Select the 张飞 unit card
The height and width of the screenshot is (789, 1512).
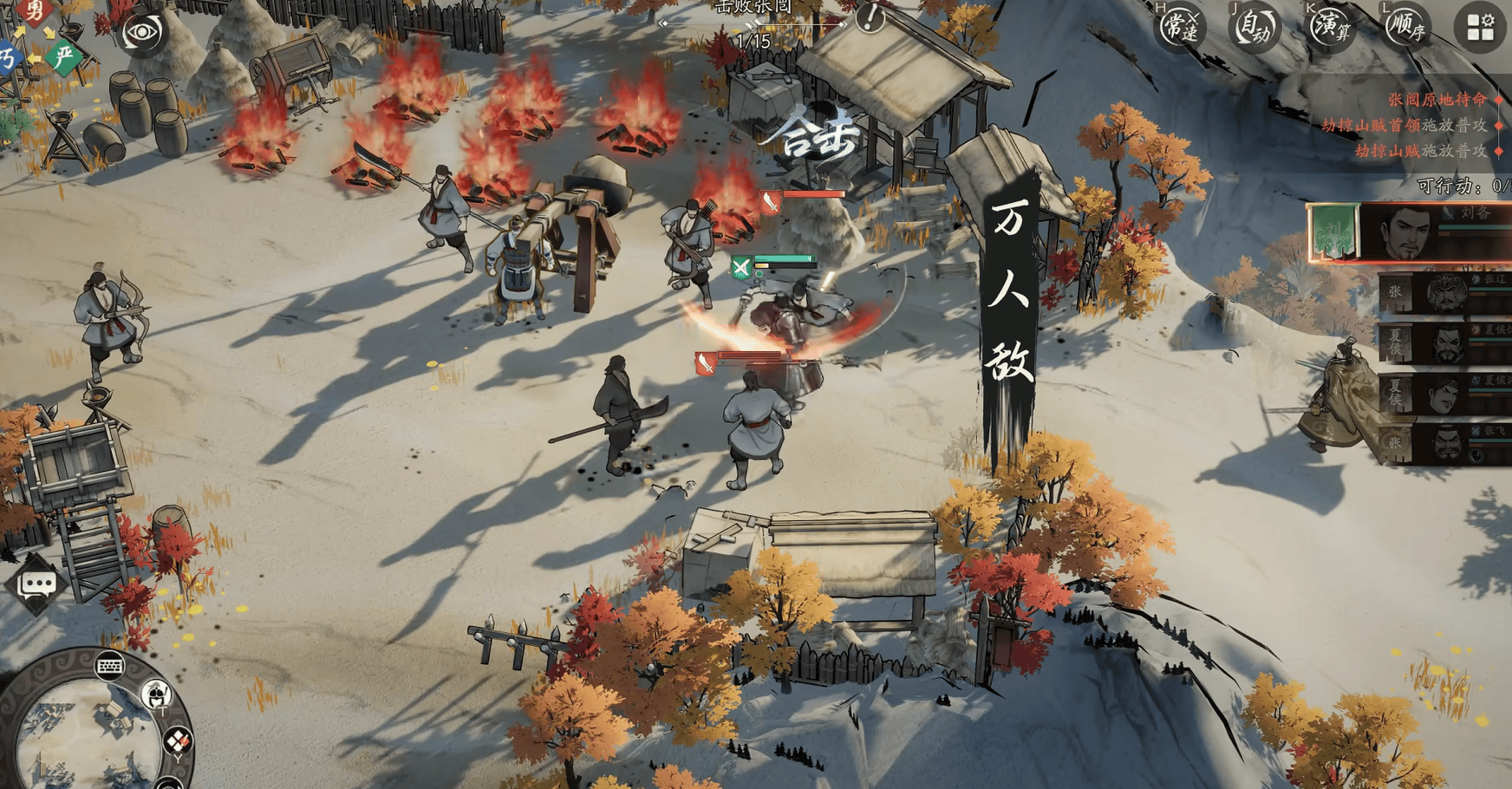pos(1444,443)
